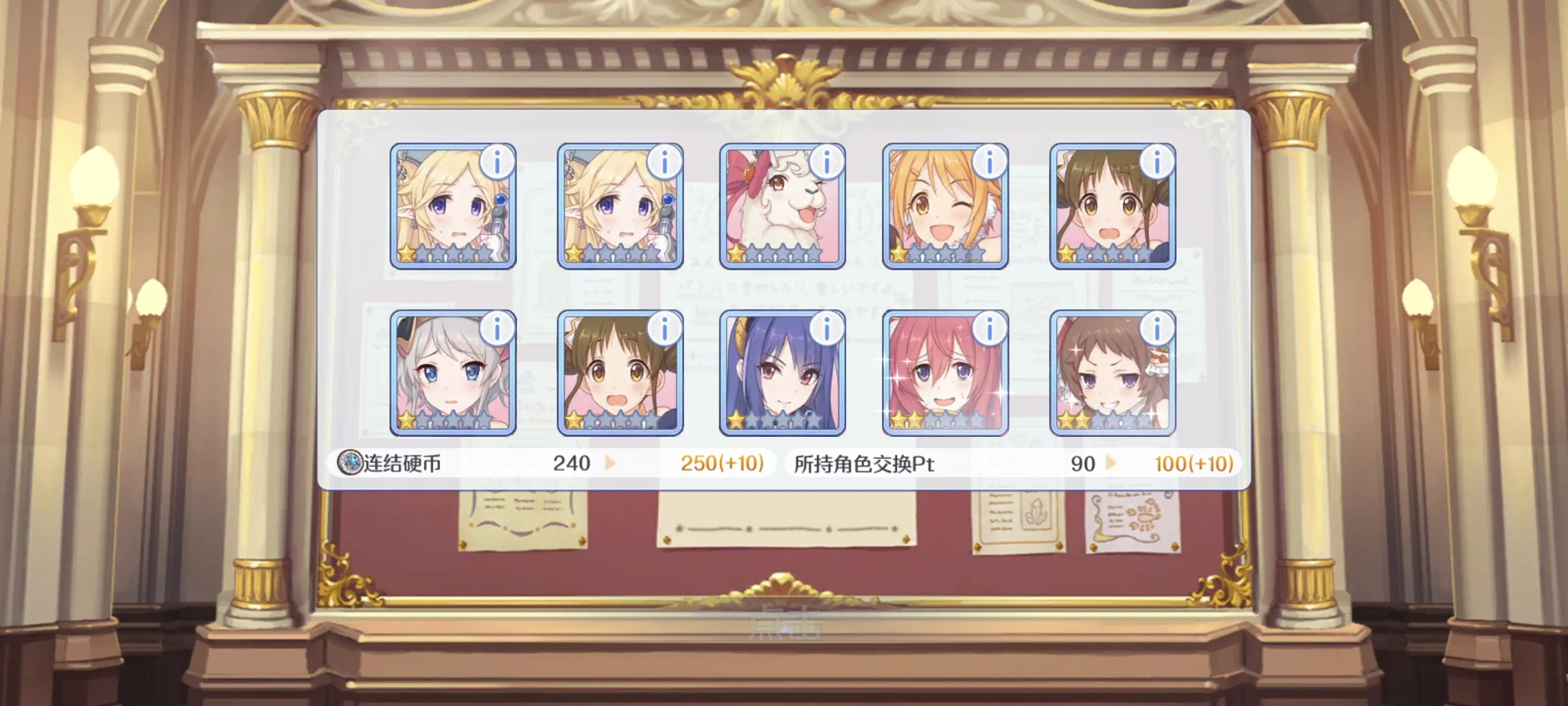
Task: Show info for the orange-haired winking girl
Action: [x=989, y=162]
